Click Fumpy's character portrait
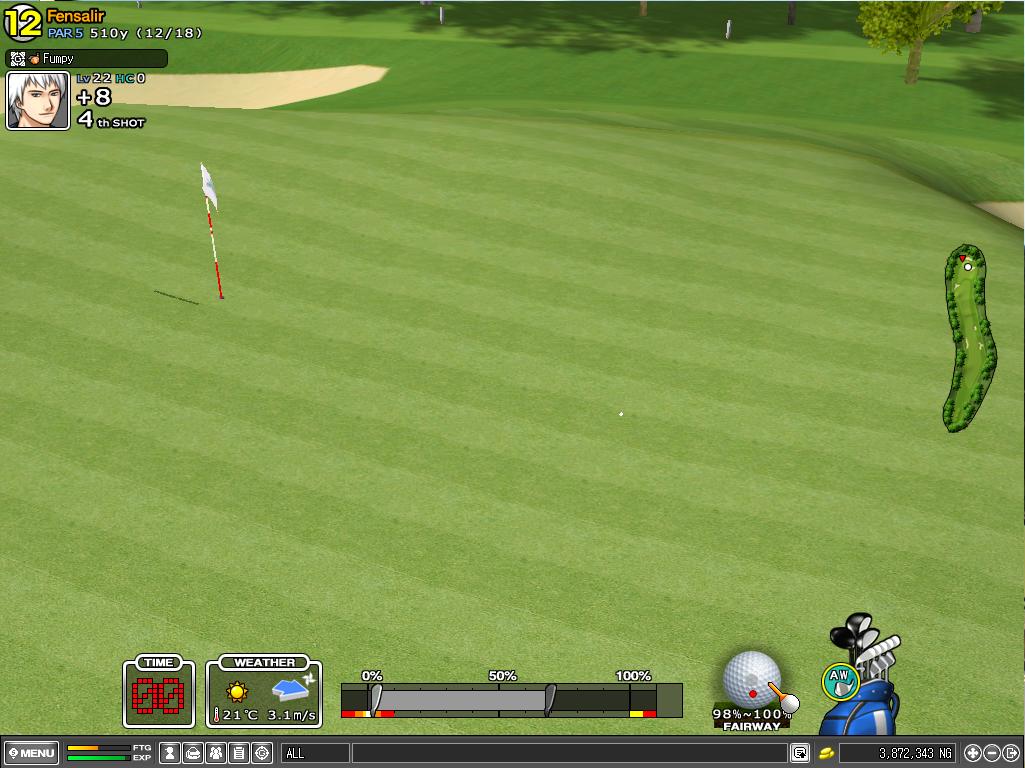This screenshot has width=1025, height=768. [38, 101]
